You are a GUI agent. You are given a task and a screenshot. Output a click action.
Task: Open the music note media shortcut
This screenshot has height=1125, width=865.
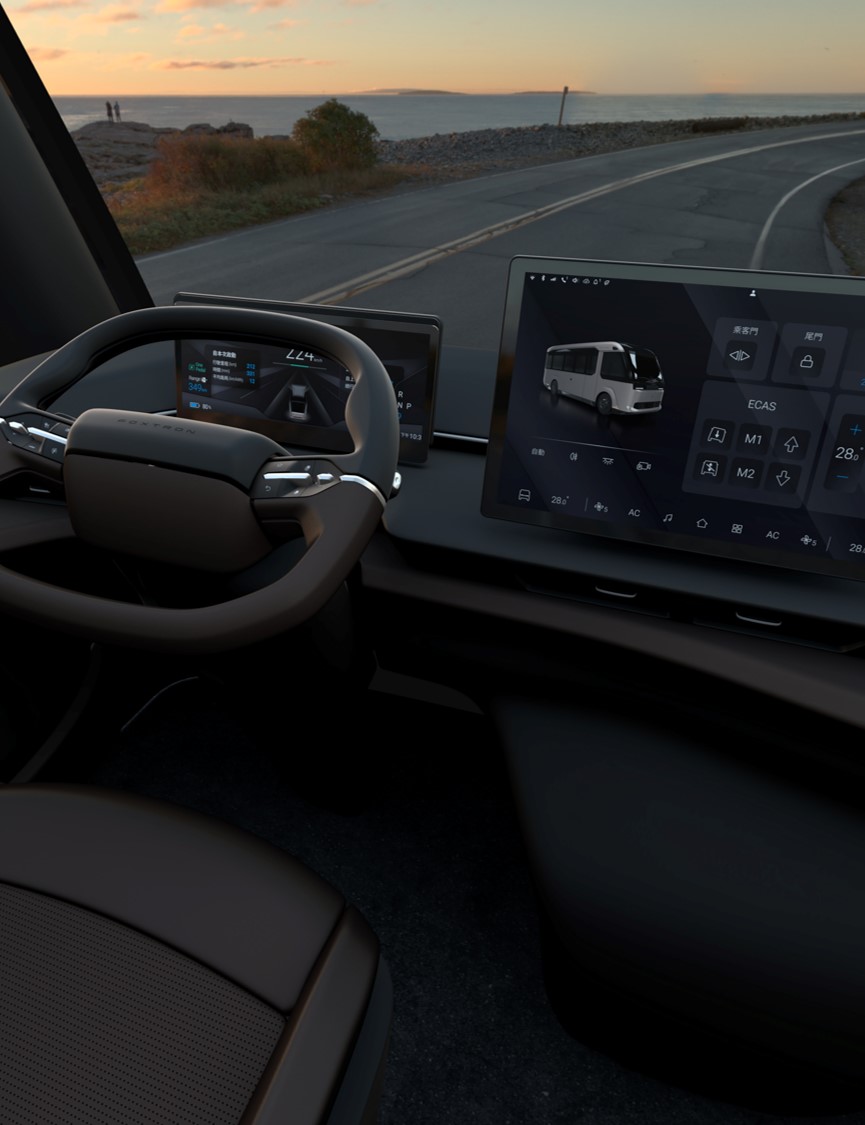pos(667,519)
